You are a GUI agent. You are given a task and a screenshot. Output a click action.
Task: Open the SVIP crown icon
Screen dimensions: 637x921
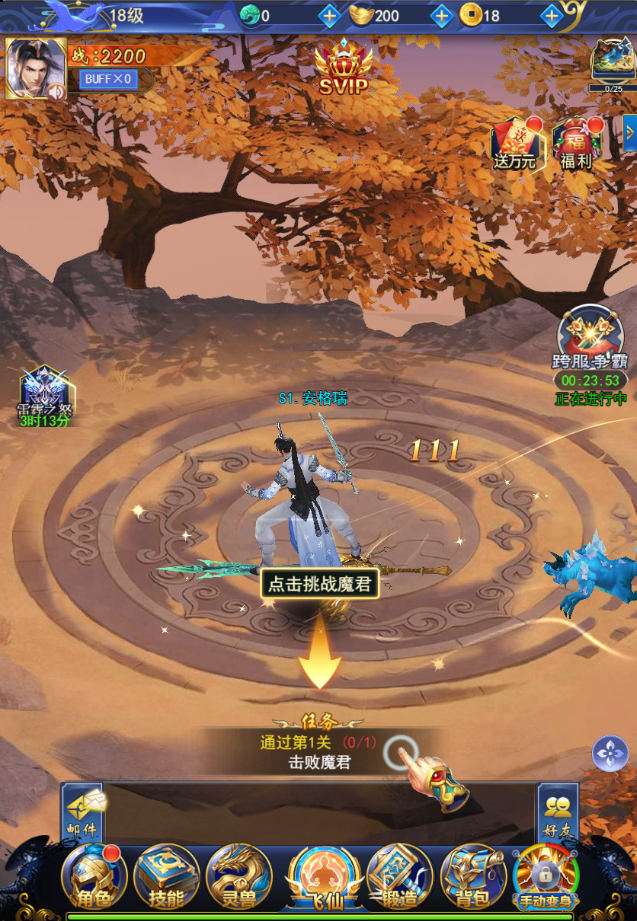pos(342,68)
